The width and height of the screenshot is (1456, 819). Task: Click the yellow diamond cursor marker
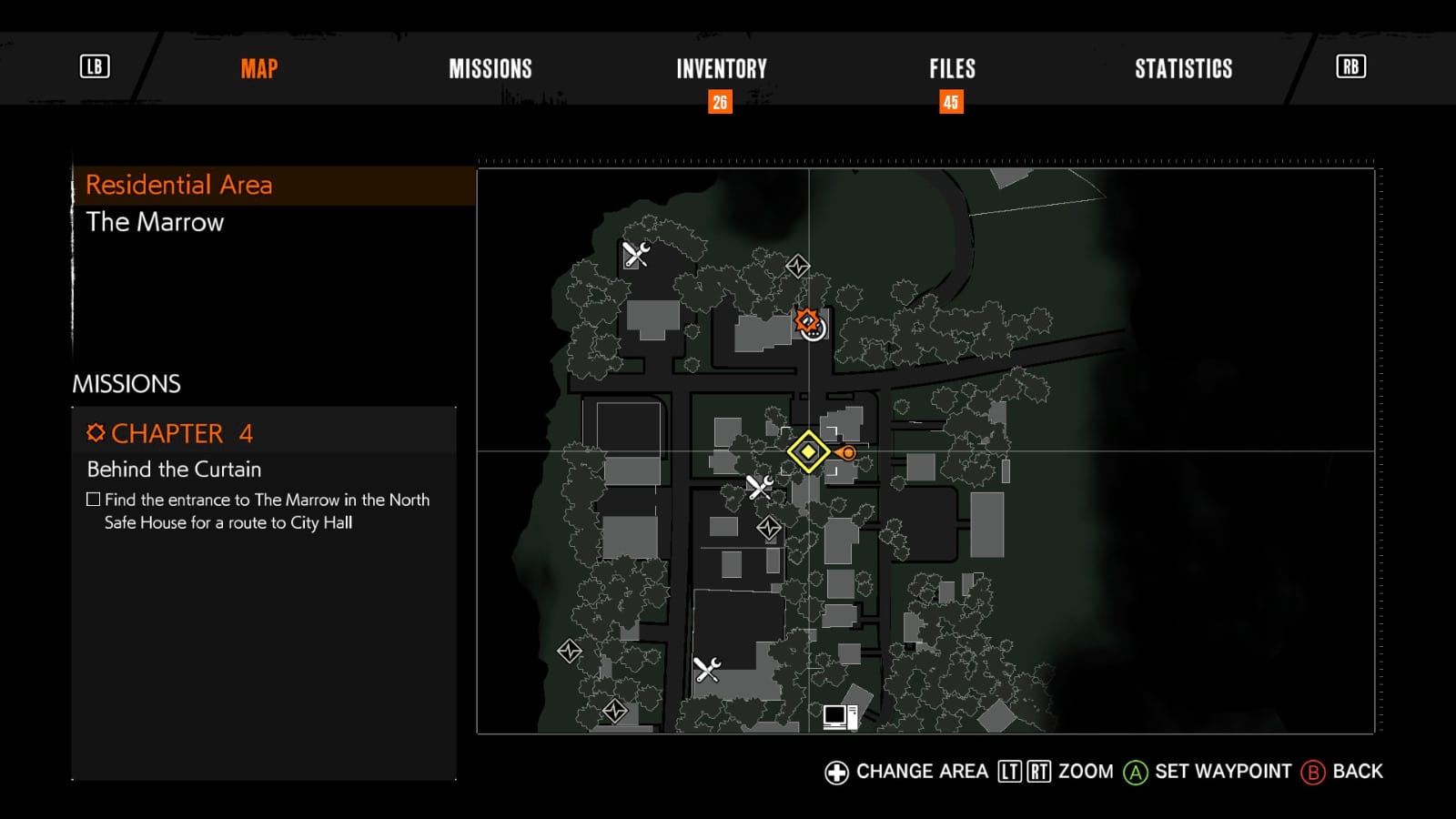tap(807, 452)
